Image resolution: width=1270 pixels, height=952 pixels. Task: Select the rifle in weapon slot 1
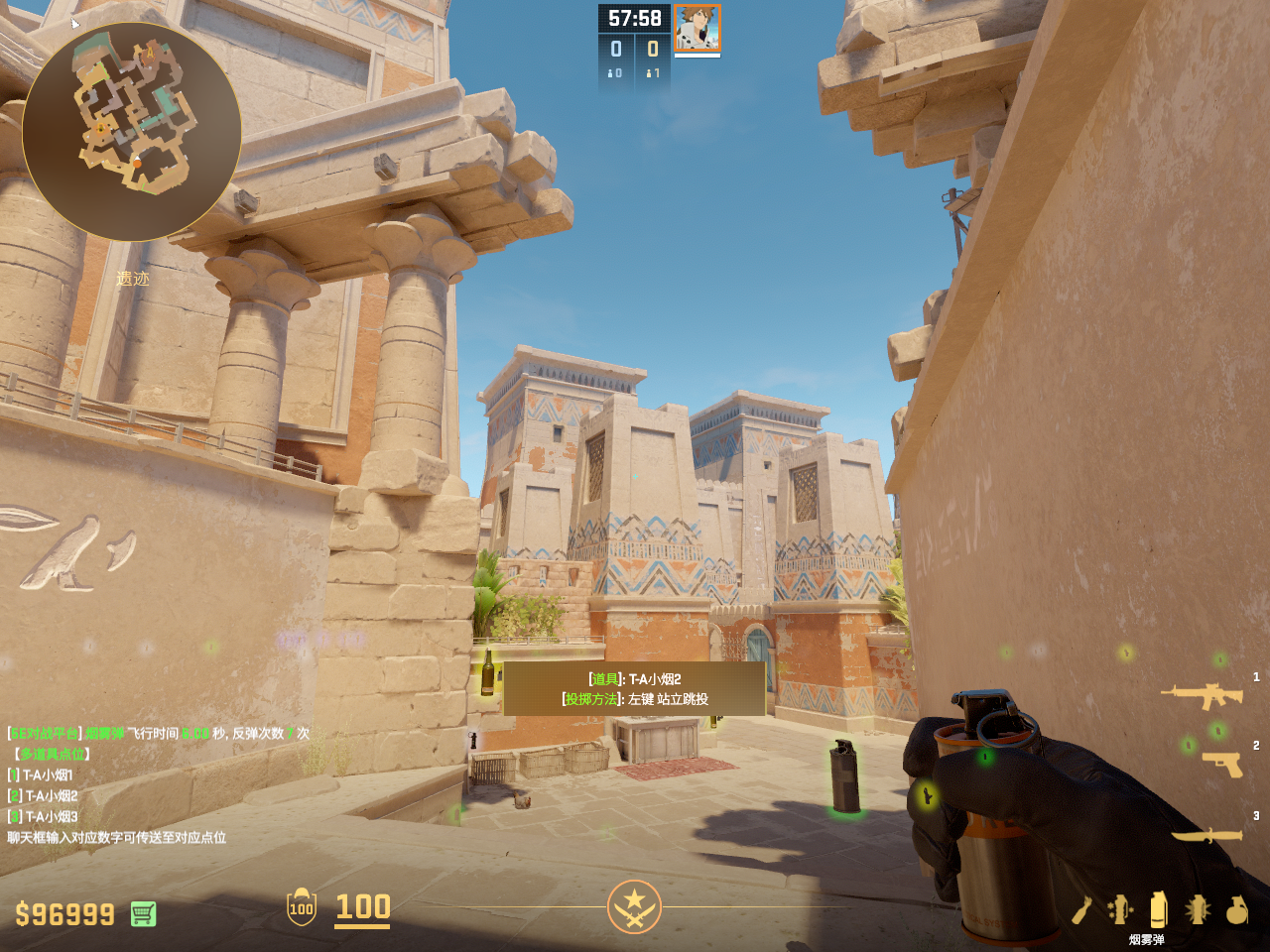[x=1202, y=695]
